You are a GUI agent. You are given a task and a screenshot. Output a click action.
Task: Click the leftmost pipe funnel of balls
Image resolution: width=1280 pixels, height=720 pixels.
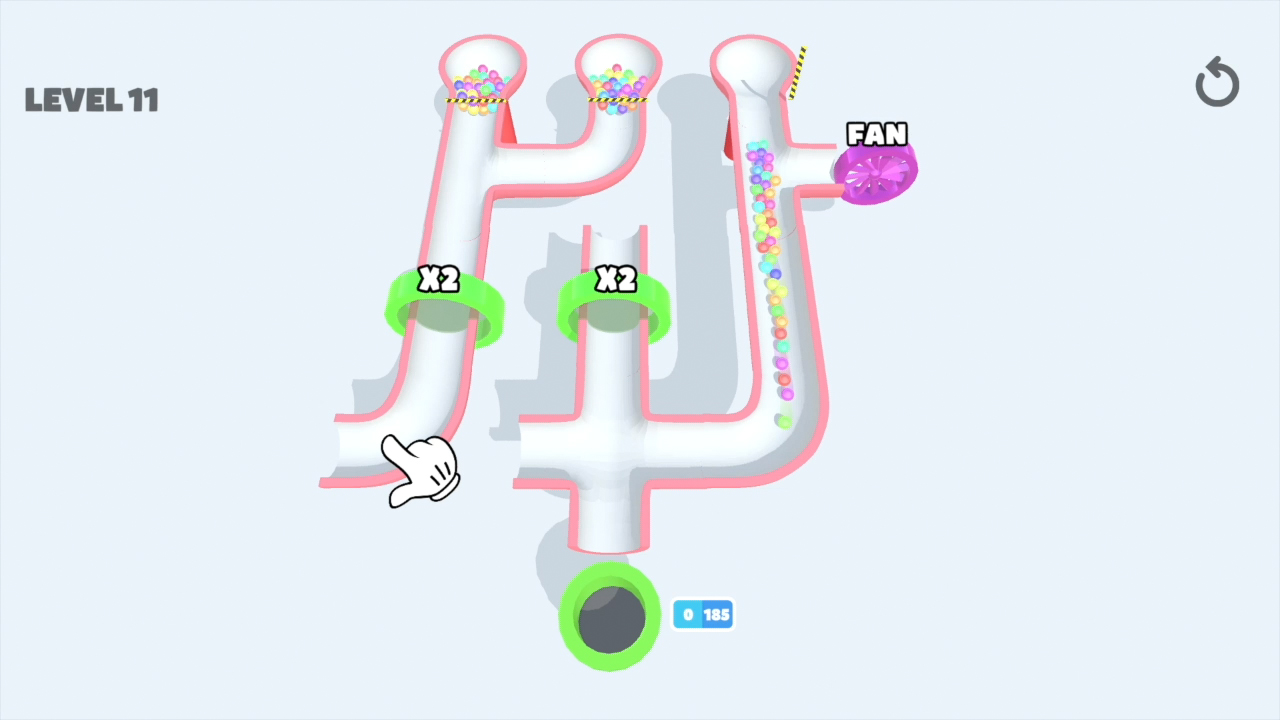pos(480,80)
